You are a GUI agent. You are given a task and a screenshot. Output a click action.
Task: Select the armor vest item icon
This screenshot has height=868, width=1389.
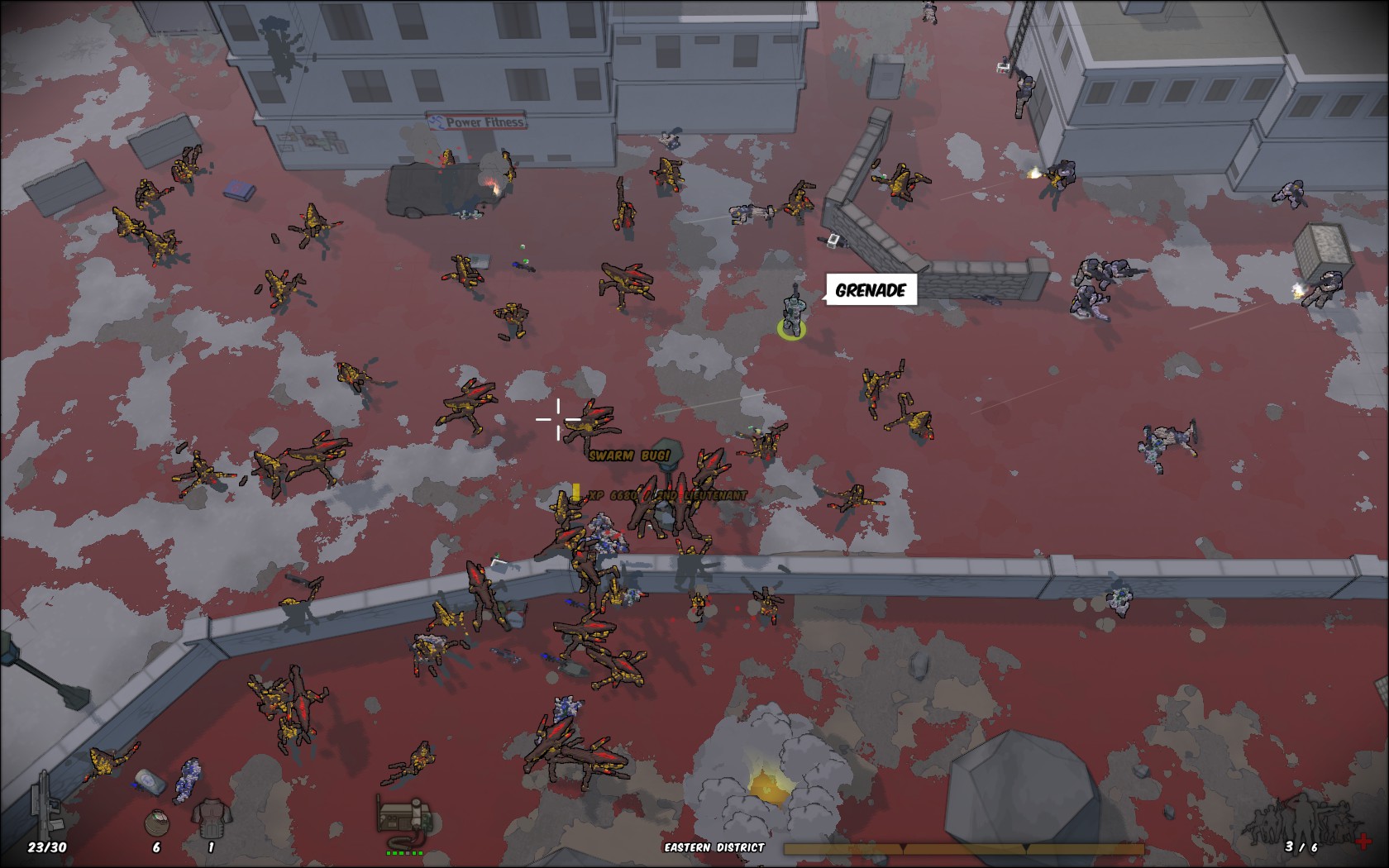[213, 818]
